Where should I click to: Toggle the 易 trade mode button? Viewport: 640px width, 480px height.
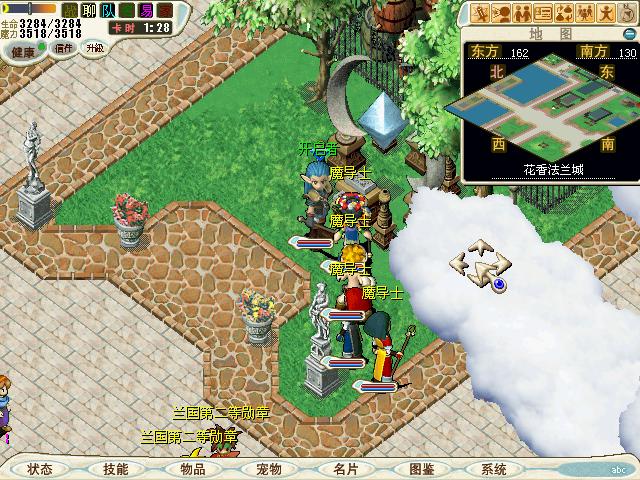coord(147,9)
